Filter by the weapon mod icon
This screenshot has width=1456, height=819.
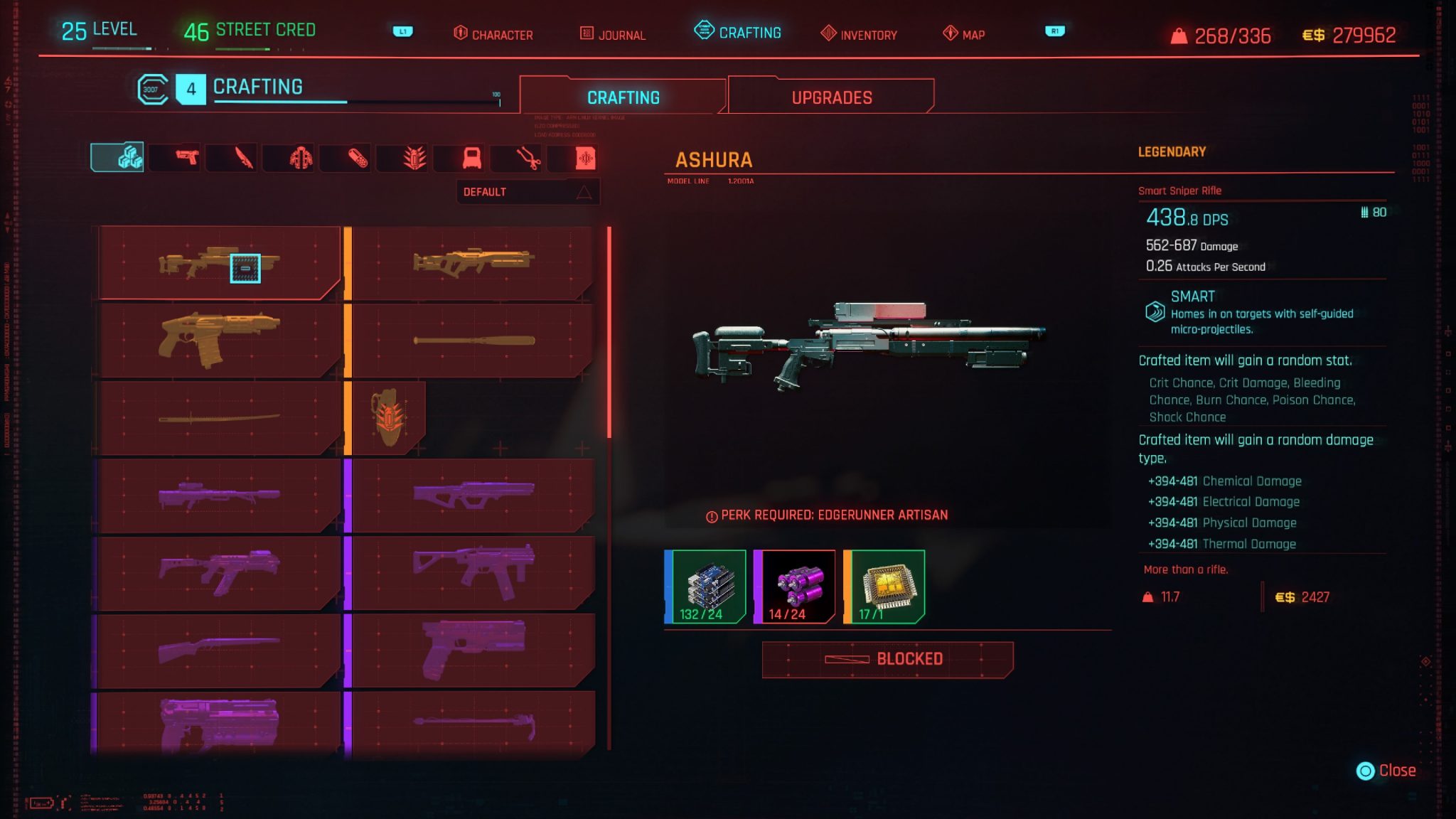[471, 158]
